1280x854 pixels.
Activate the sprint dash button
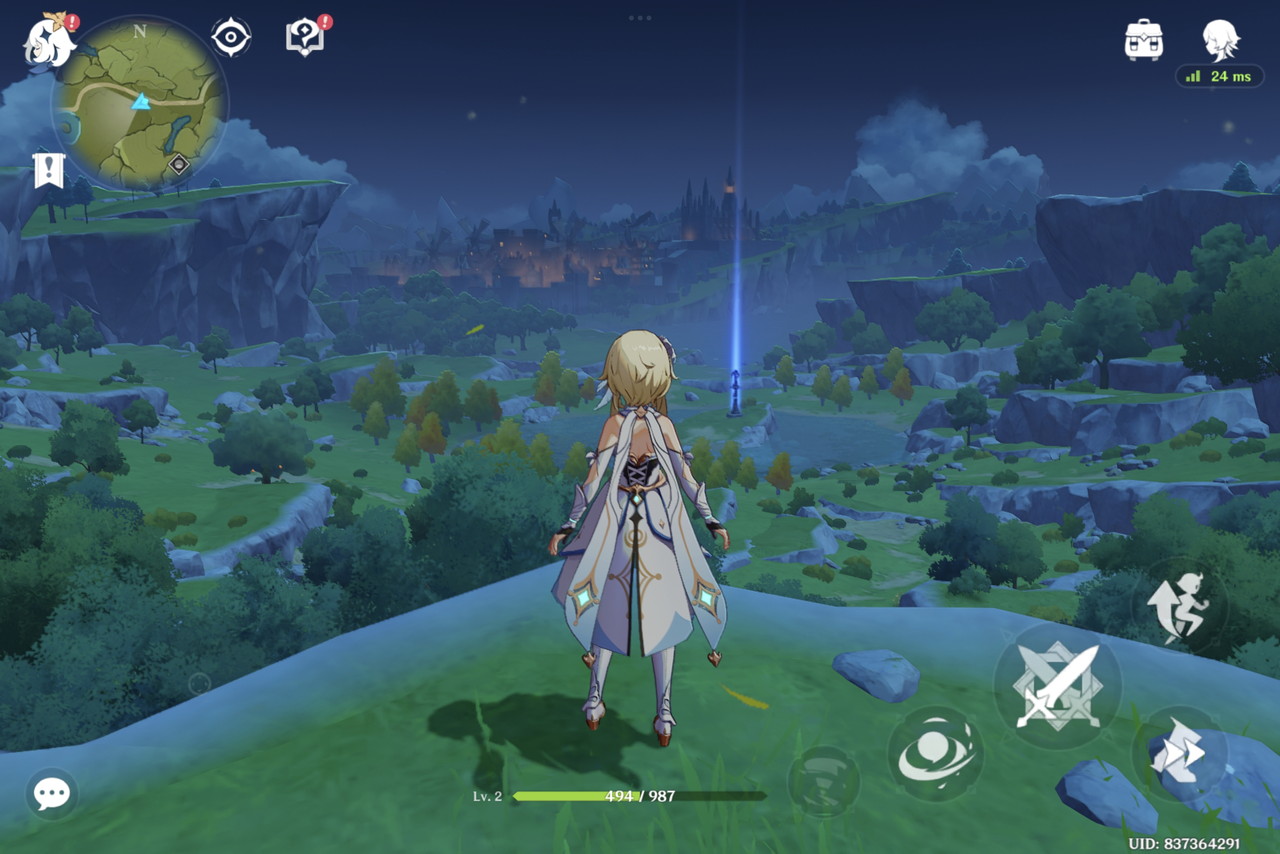coord(1178,756)
